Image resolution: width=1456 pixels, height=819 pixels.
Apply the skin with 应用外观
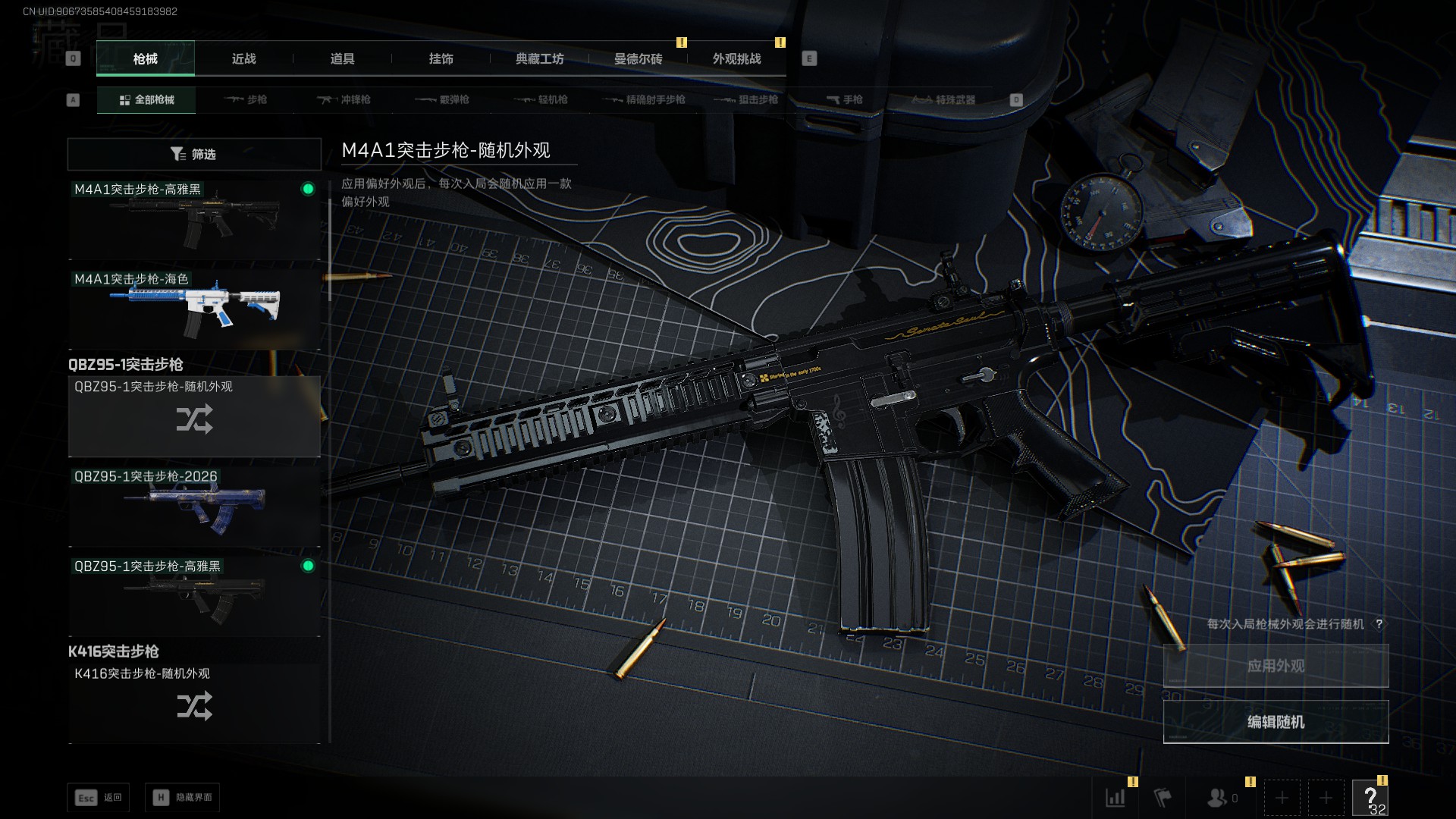1276,666
